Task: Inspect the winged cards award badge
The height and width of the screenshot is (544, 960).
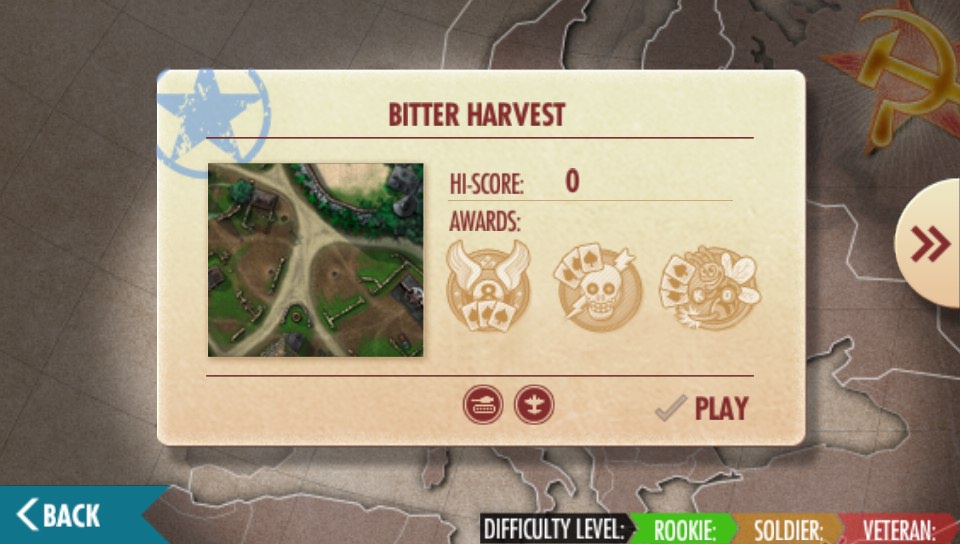Action: (x=488, y=286)
